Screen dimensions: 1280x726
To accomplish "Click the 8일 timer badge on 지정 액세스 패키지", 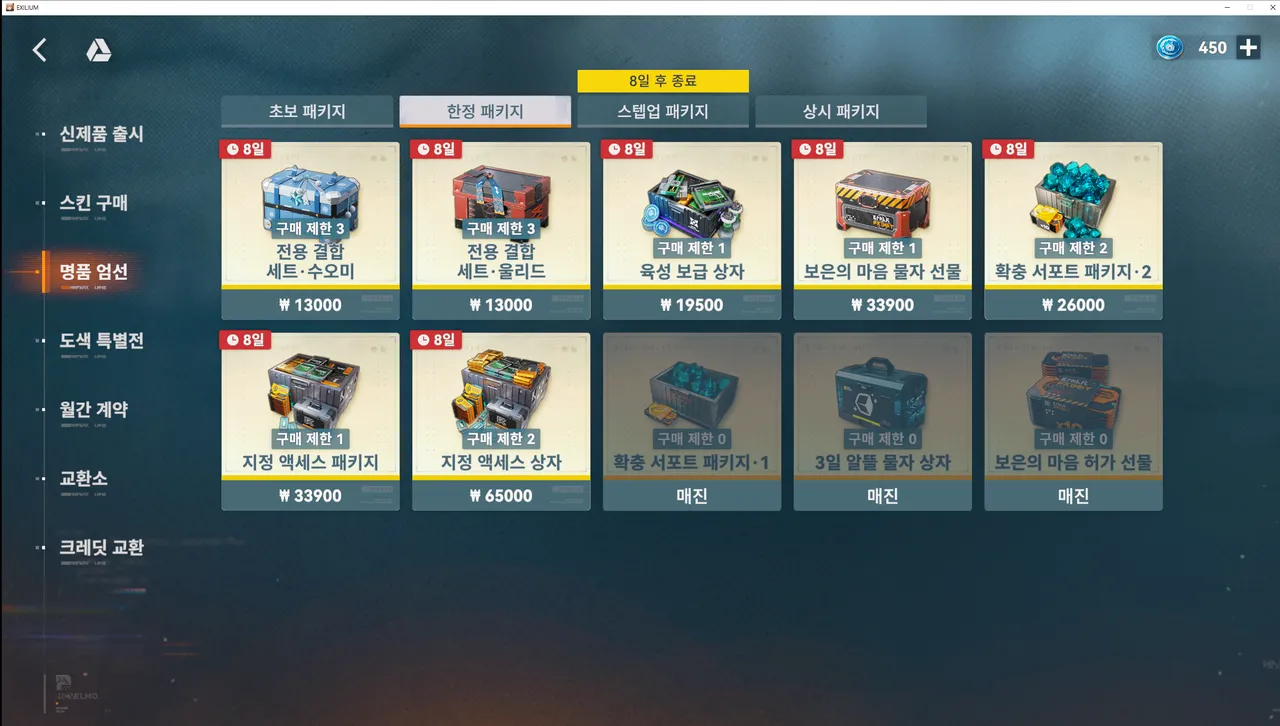I will [x=245, y=340].
